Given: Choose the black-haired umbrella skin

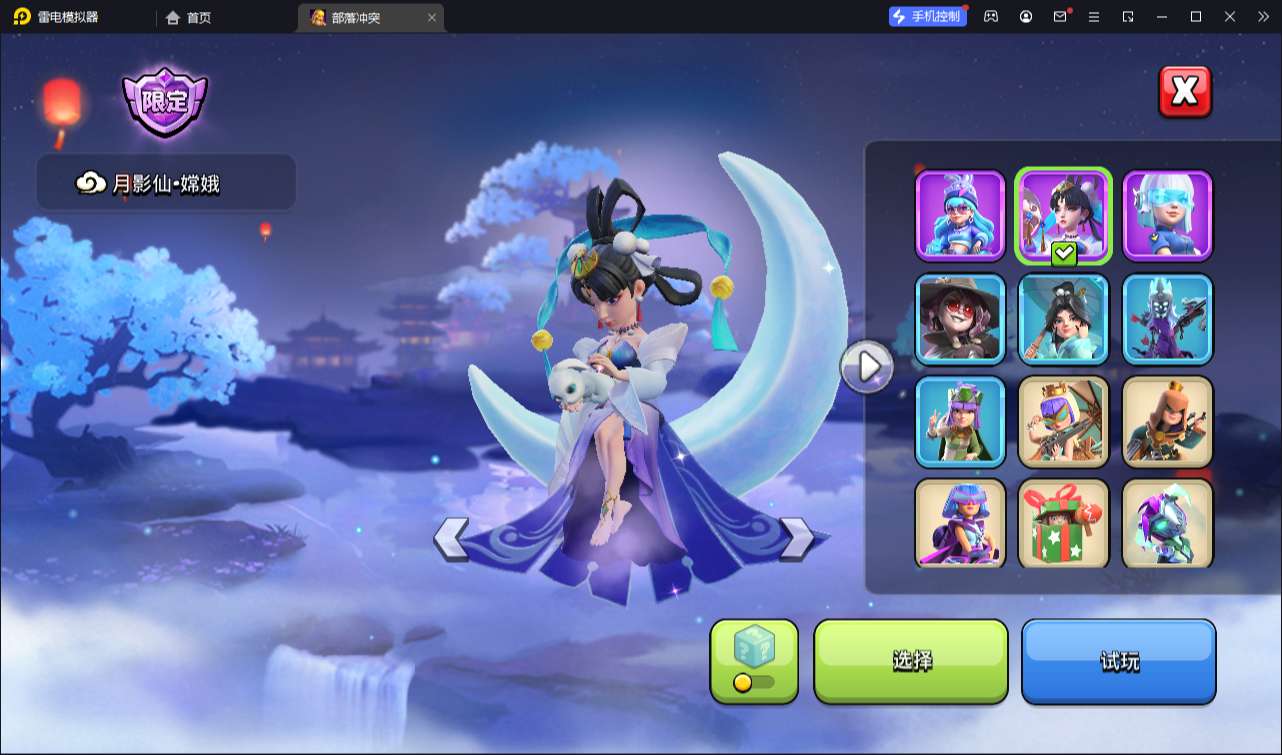Looking at the screenshot, I should [1064, 319].
